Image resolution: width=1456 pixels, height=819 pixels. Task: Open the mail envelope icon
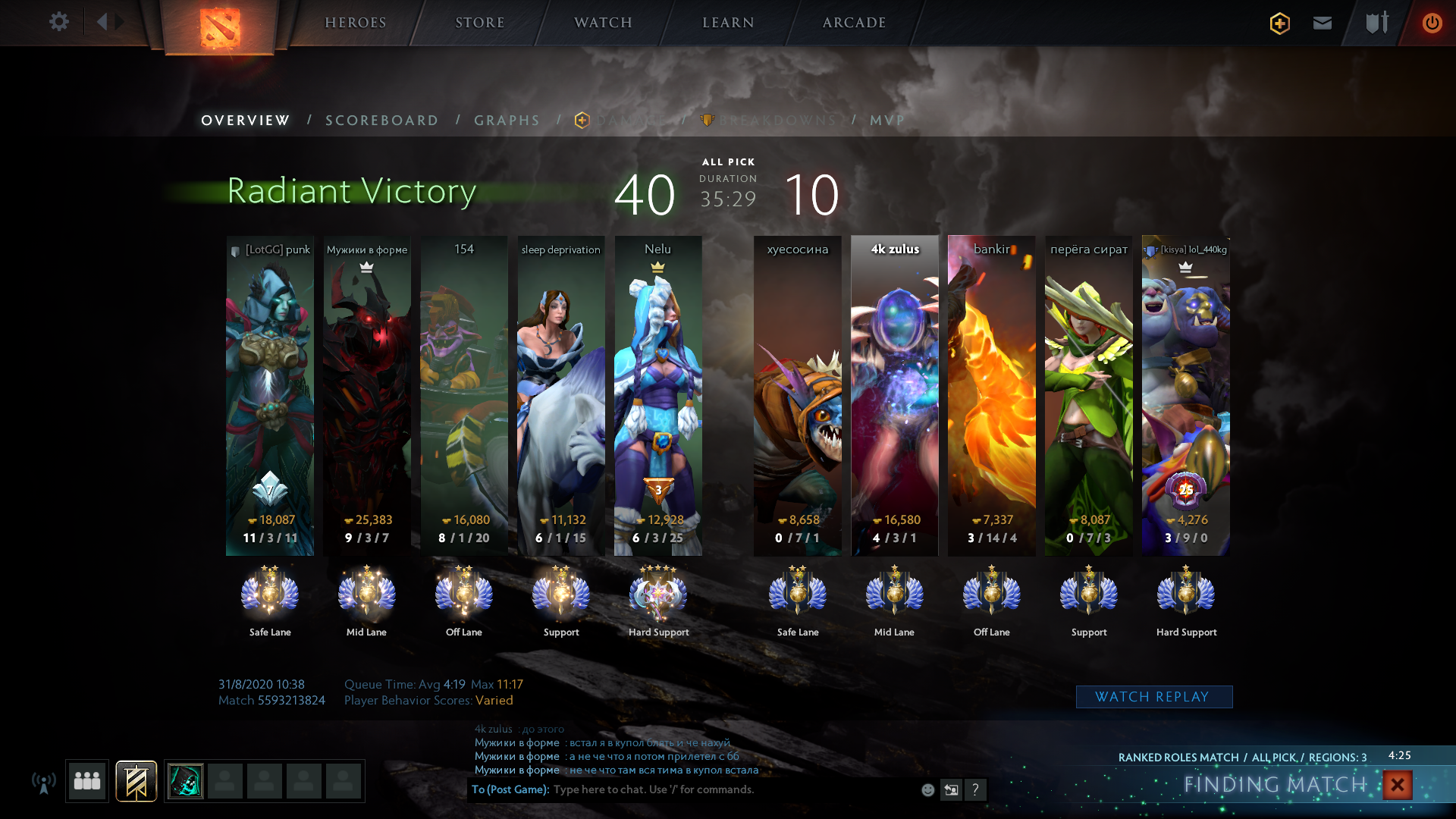pyautogui.click(x=1323, y=23)
